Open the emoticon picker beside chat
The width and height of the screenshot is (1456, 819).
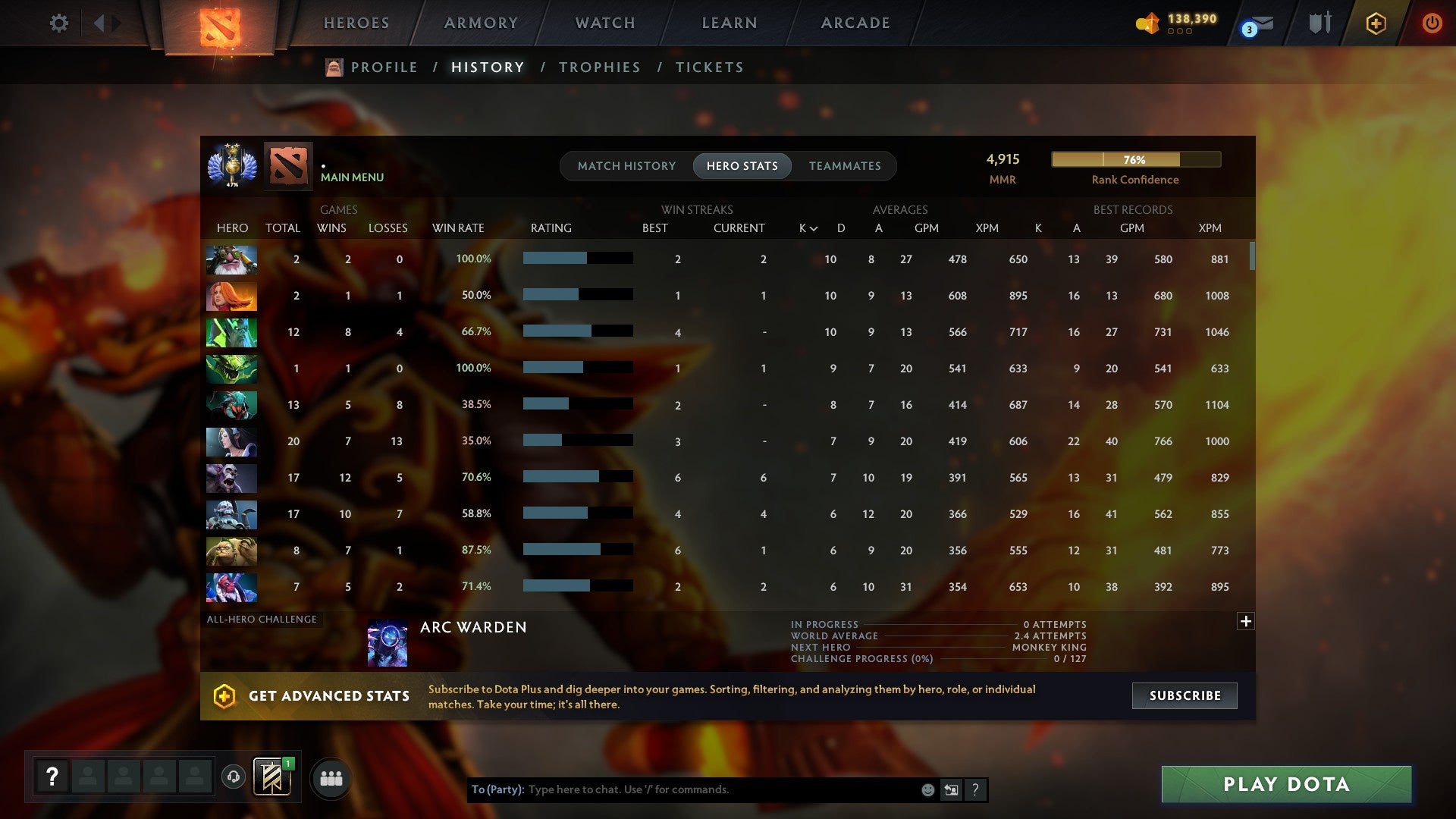coord(927,789)
